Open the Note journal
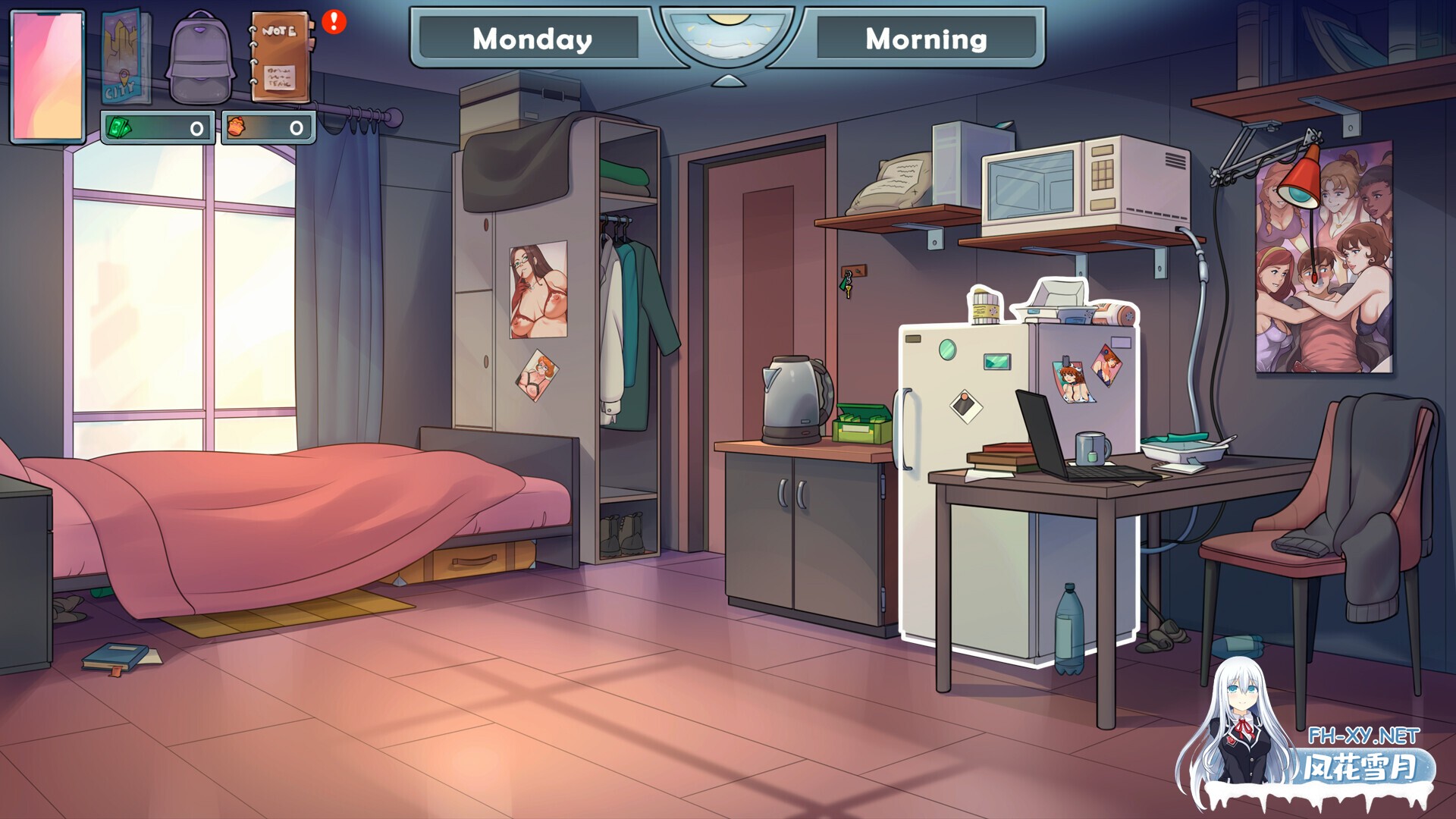1456x819 pixels. click(279, 58)
